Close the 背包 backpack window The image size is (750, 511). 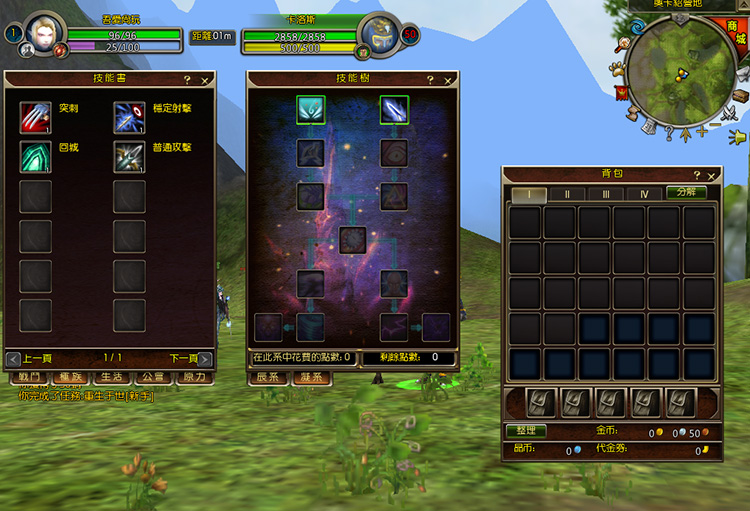tap(713, 175)
